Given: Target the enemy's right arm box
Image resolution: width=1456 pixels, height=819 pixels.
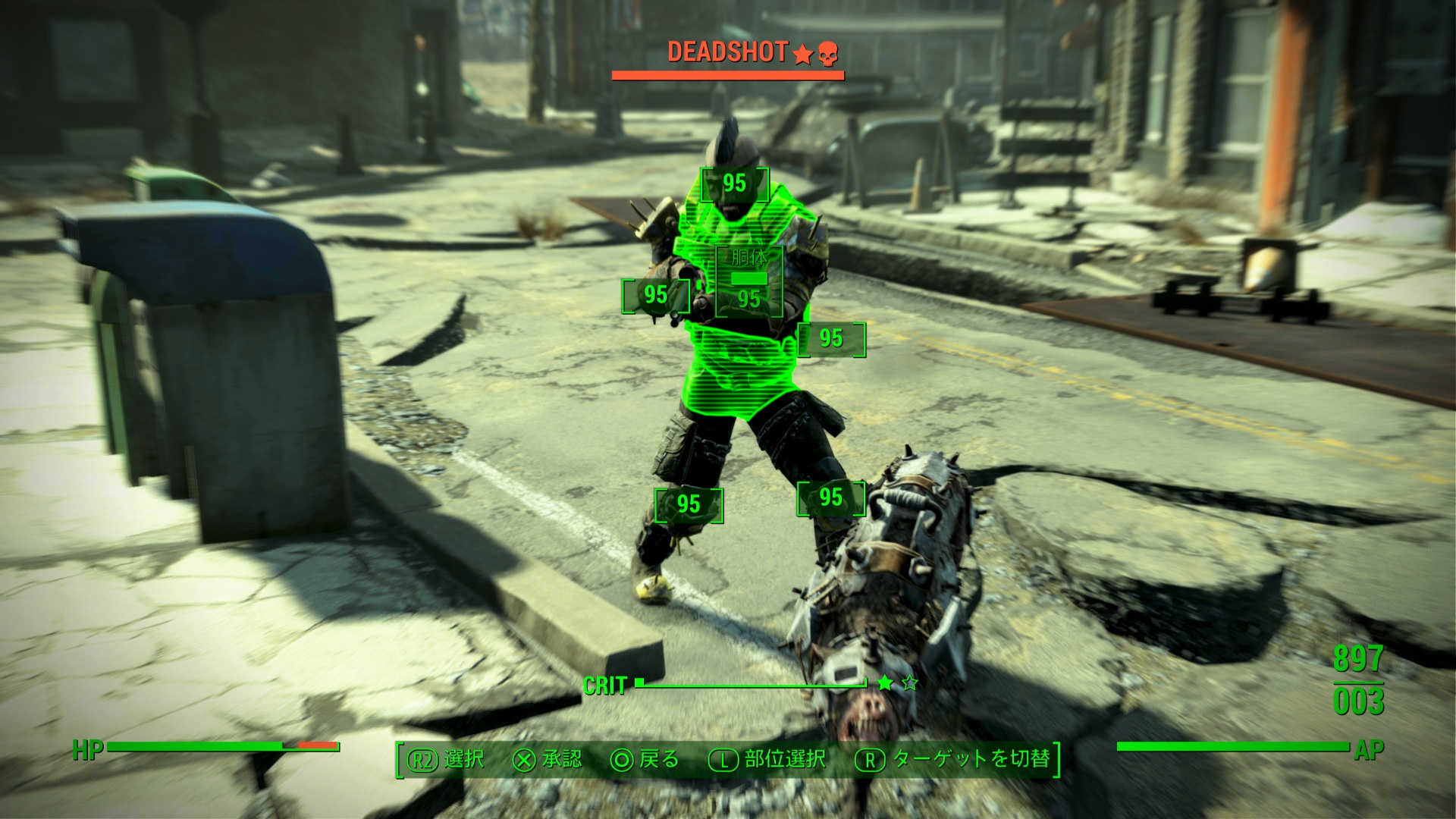Looking at the screenshot, I should (x=656, y=295).
